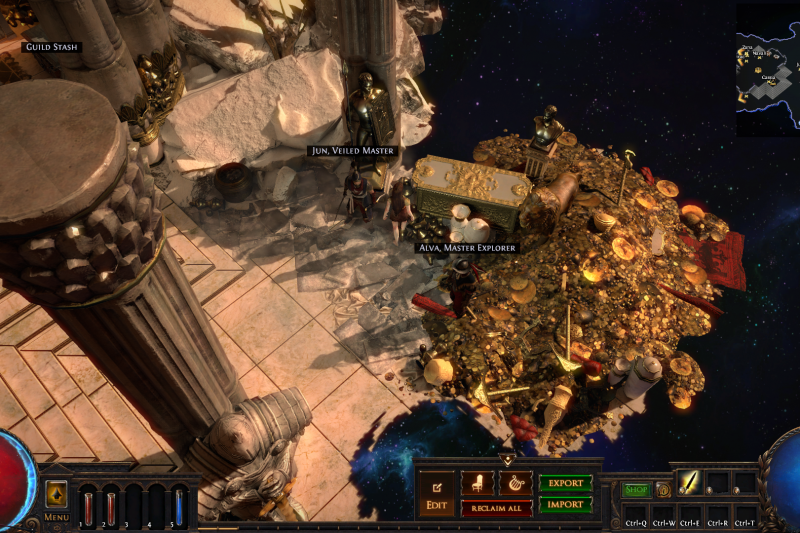Reclaim all hideout decorations
Screen dimensions: 800x533
click(496, 508)
